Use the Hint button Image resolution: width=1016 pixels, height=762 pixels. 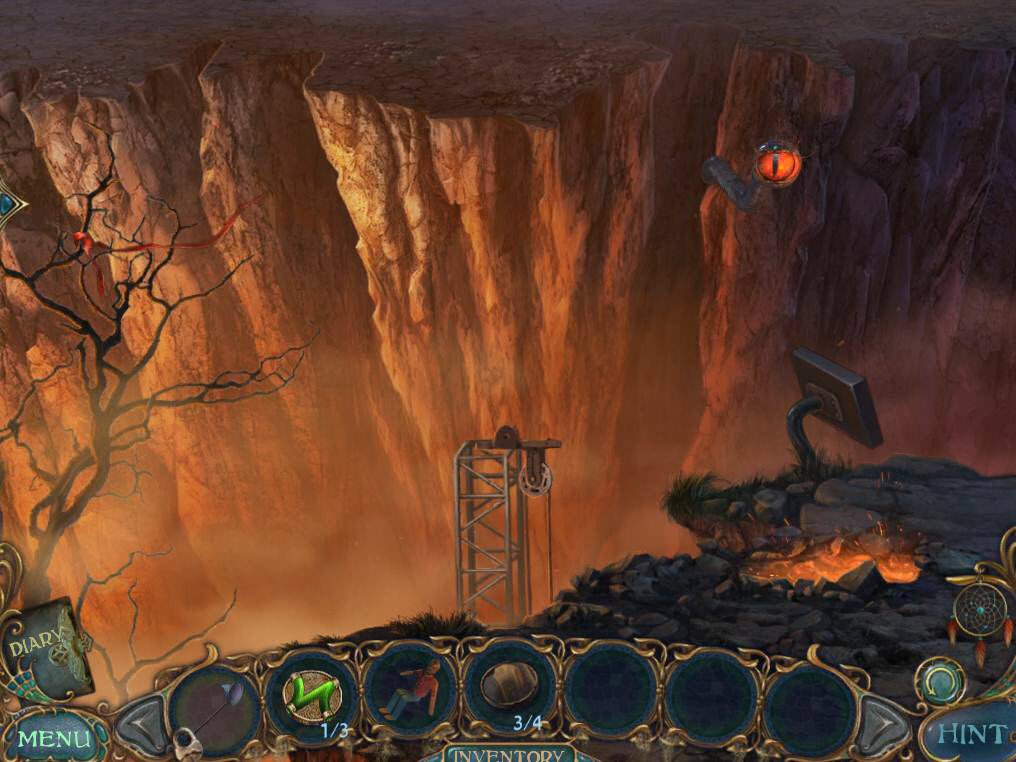click(x=969, y=735)
